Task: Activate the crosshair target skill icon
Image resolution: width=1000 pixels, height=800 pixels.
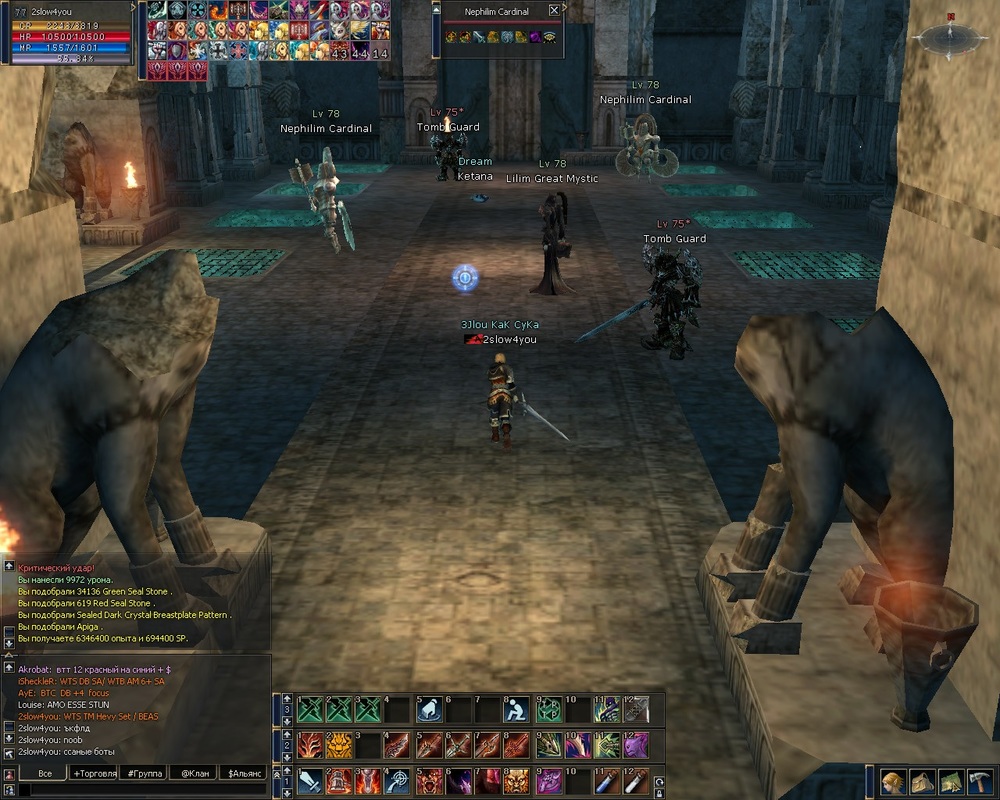Action: pyautogui.click(x=398, y=781)
